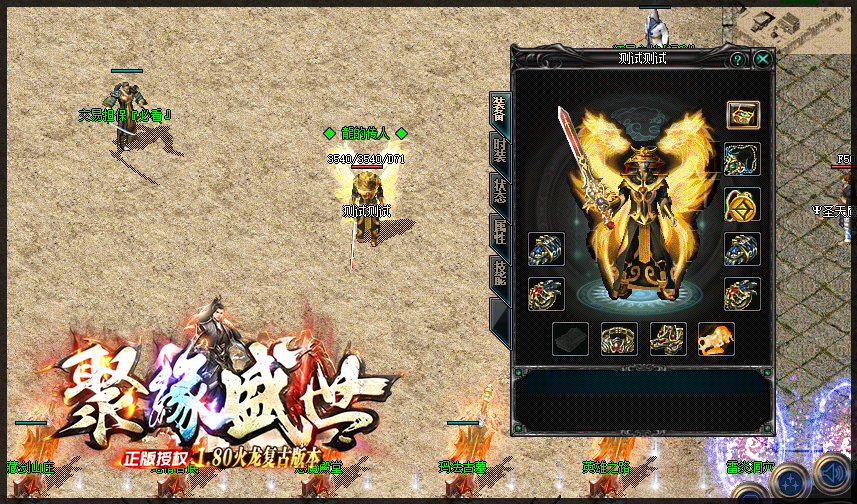857x504 pixels.
Task: Close the character equipment panel
Action: tap(763, 60)
